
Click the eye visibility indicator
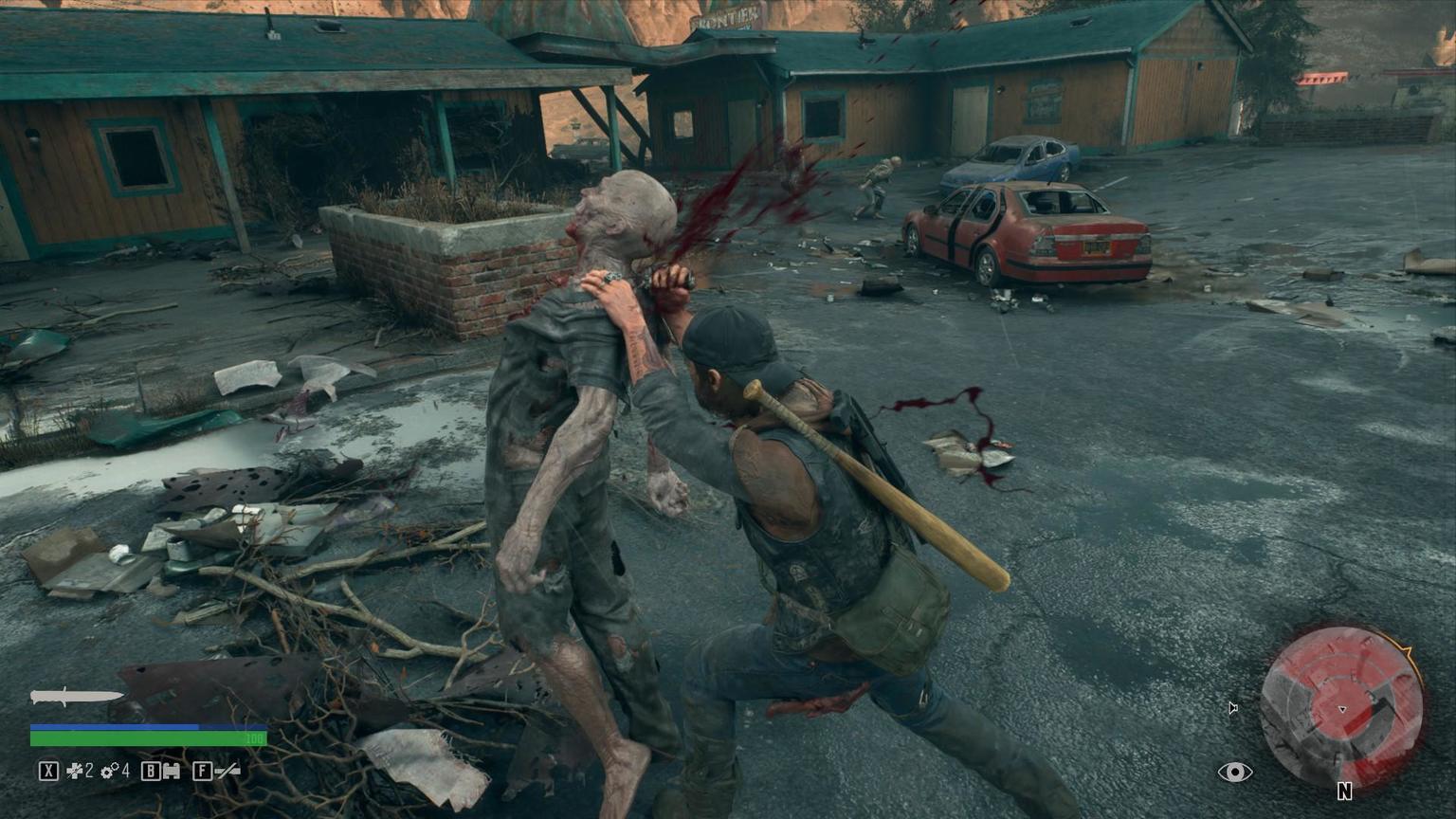coord(1234,772)
